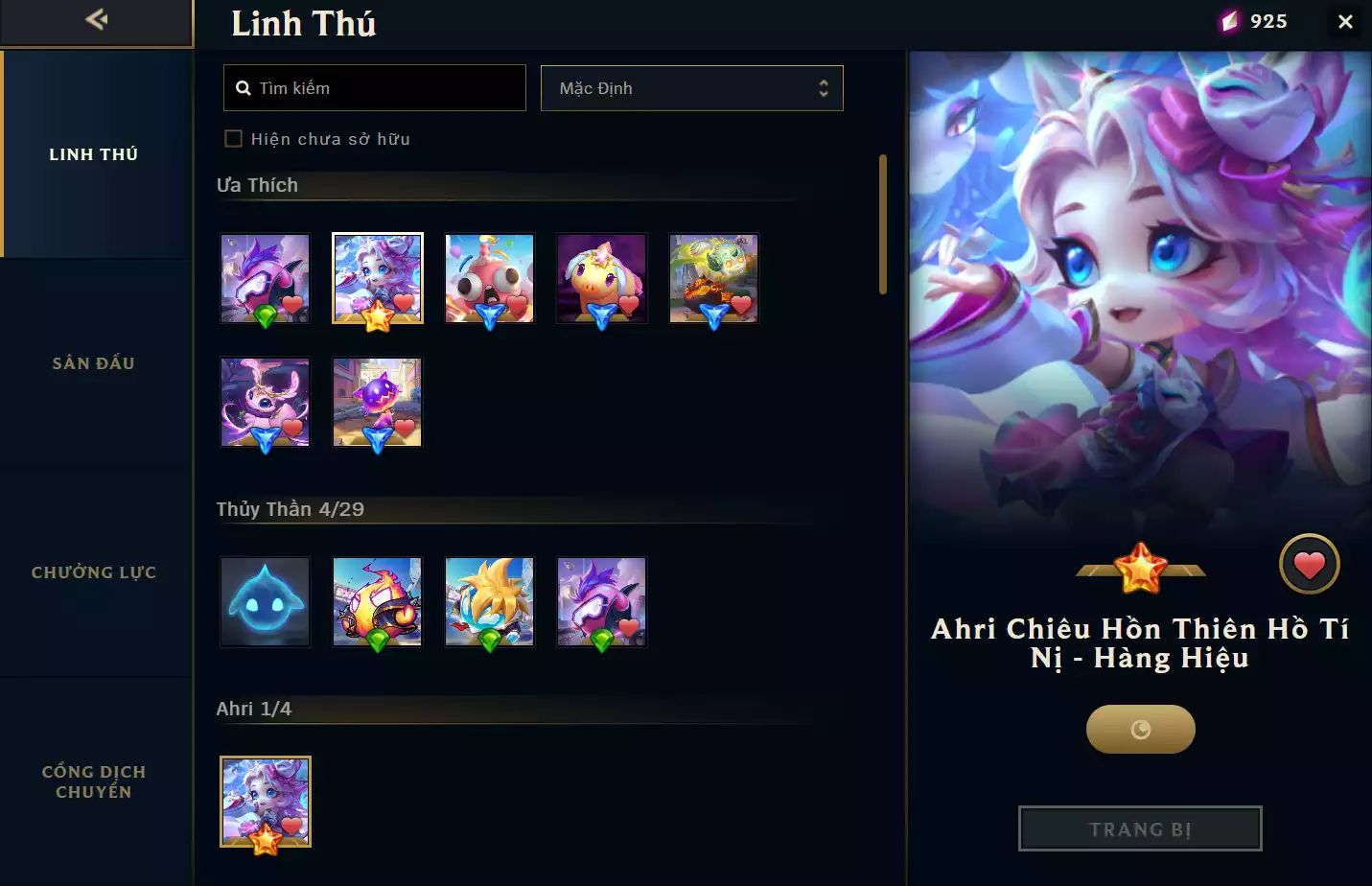The height and width of the screenshot is (886, 1372).
Task: Click the magnifier icon in the search bar
Action: tap(243, 87)
